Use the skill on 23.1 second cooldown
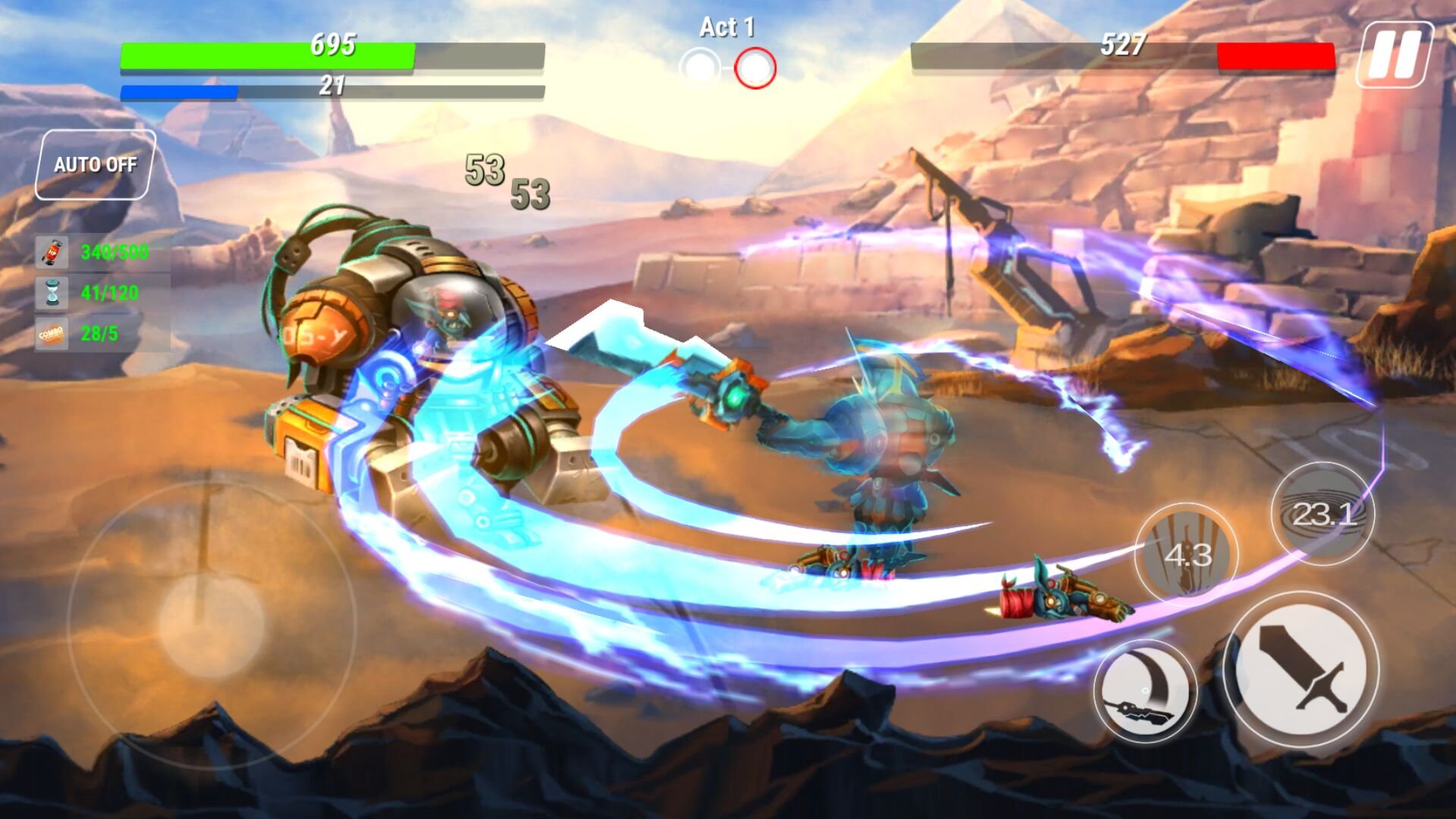This screenshot has height=819, width=1456. point(1323,513)
